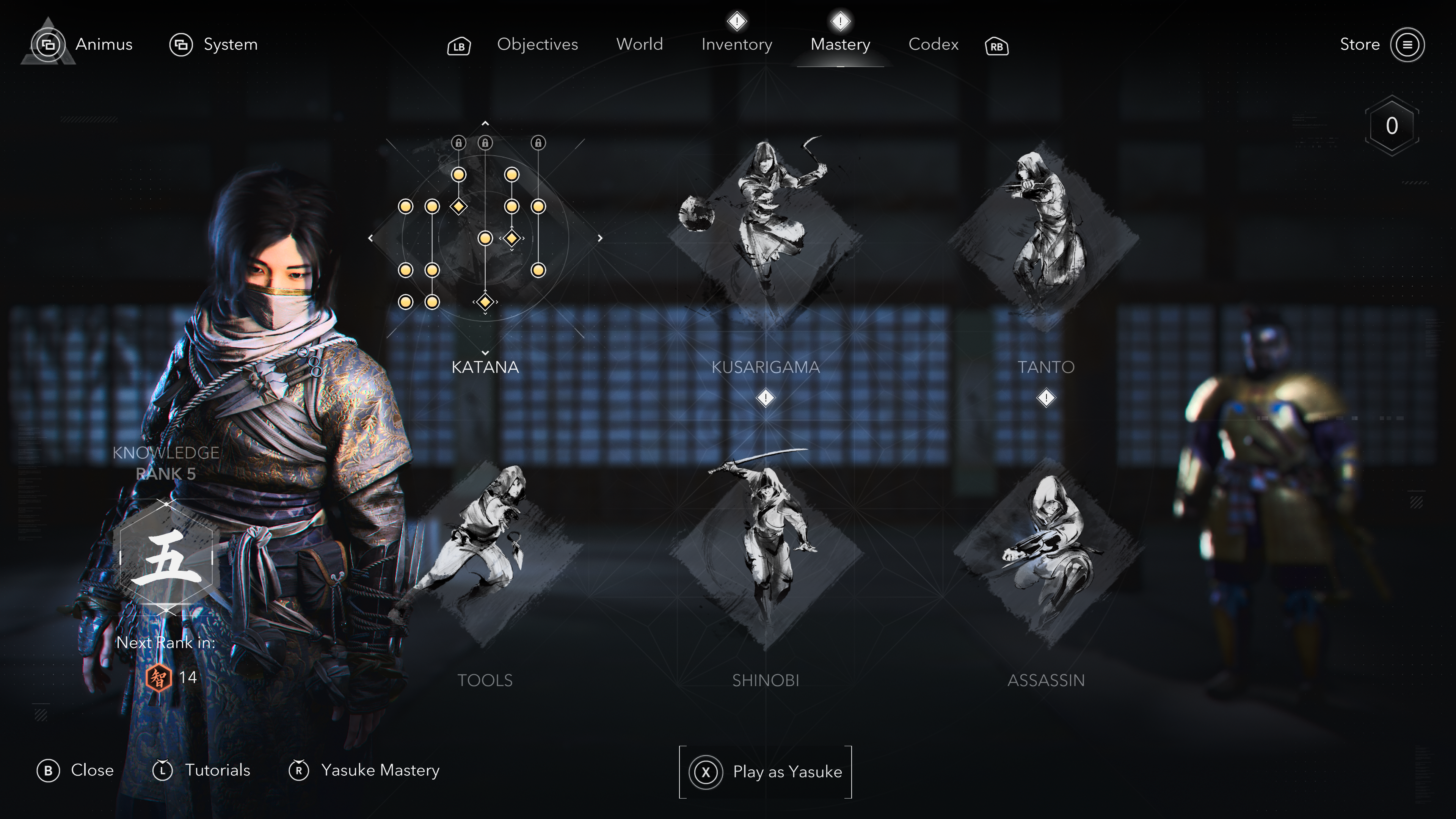Screen dimensions: 1456x819
Task: Switch to the Objectives tab
Action: (x=537, y=44)
